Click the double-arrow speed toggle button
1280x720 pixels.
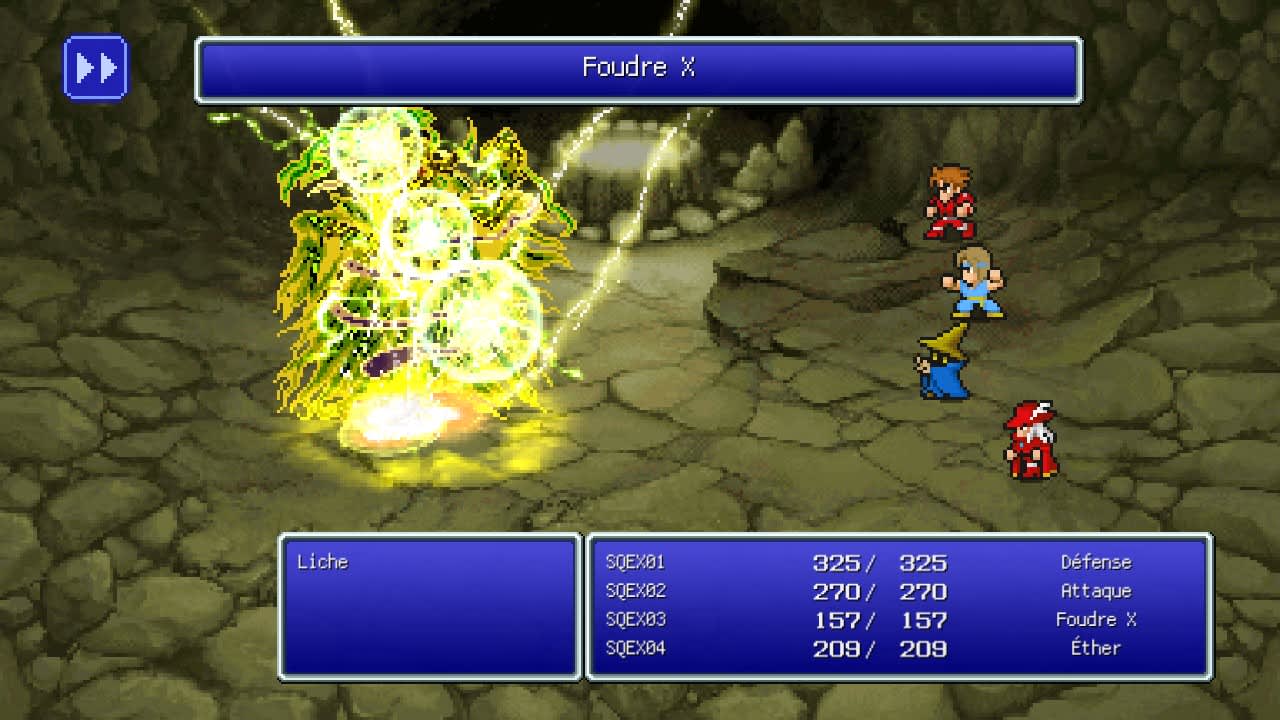coord(95,67)
